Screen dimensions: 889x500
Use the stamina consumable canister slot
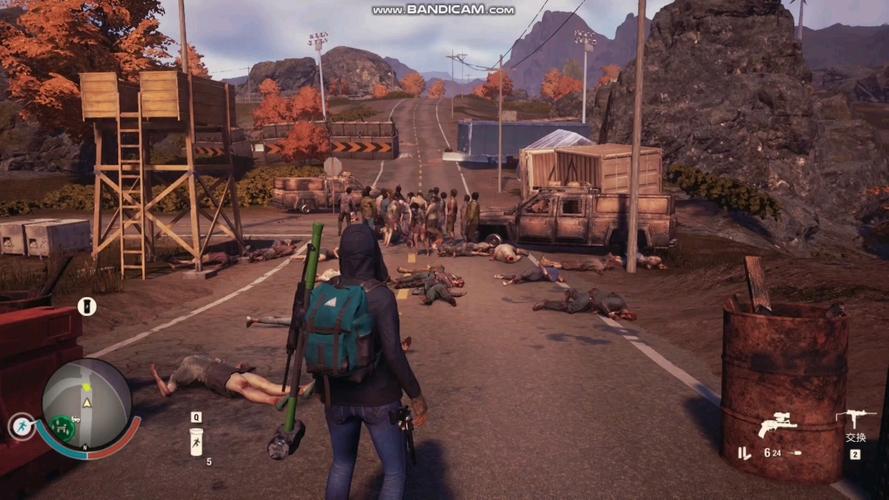click(196, 441)
